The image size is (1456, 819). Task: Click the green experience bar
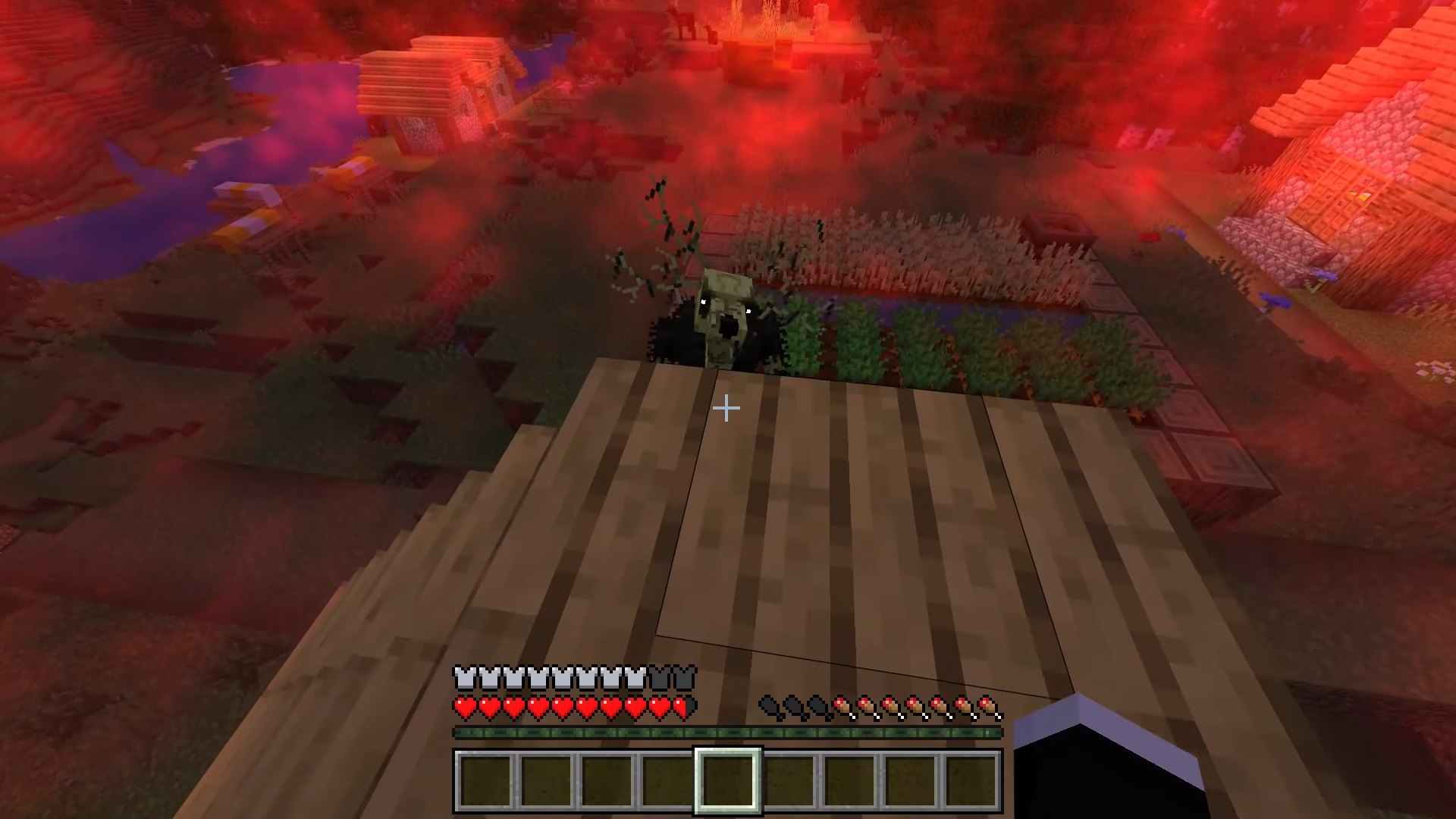728,732
